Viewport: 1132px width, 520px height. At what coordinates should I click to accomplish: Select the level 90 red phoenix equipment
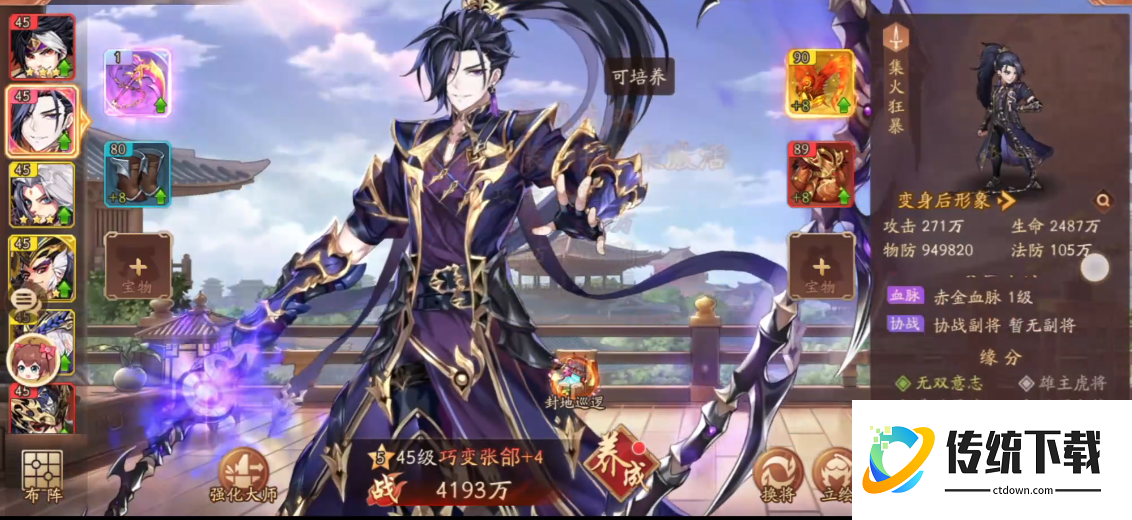coord(820,83)
